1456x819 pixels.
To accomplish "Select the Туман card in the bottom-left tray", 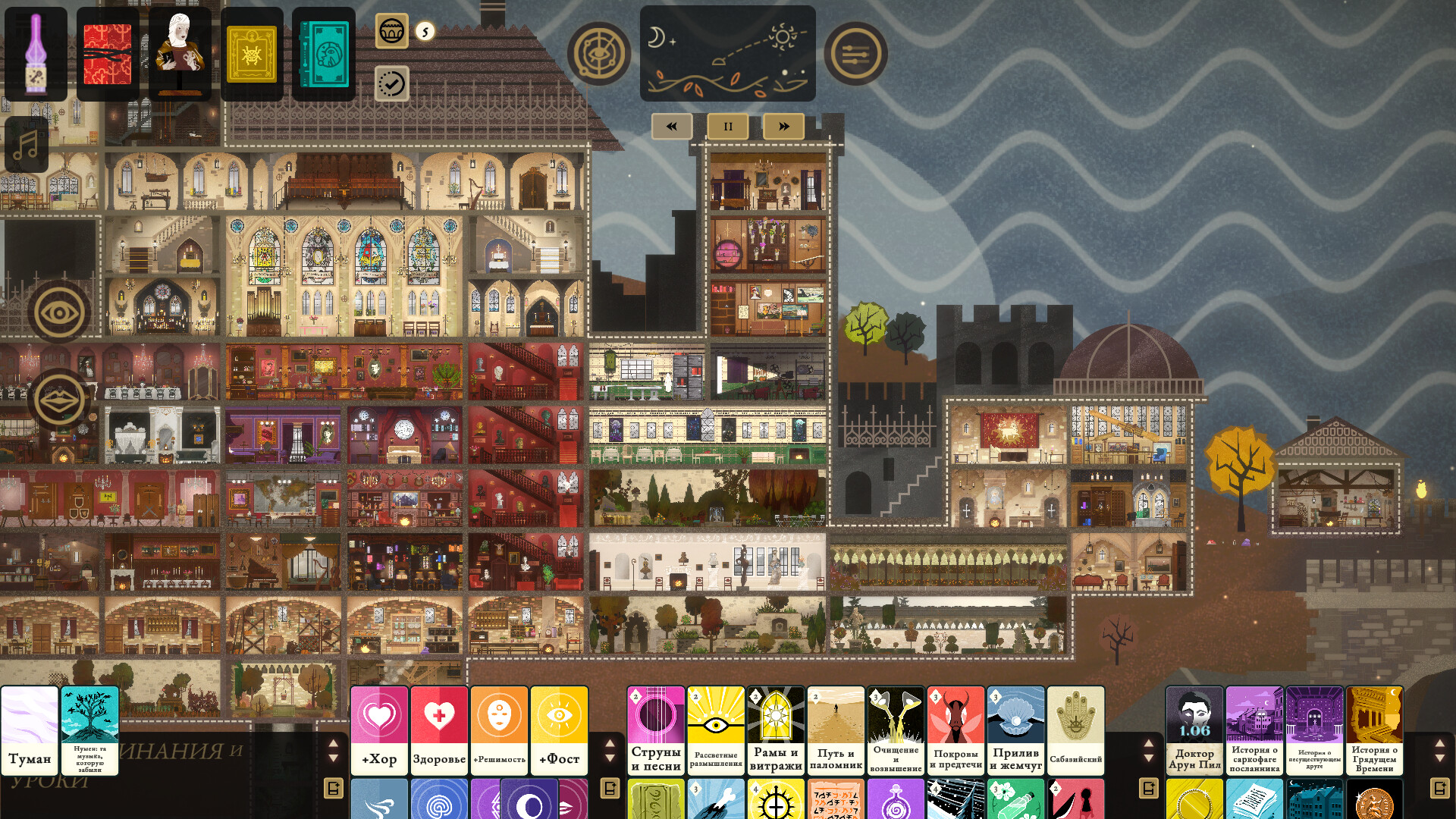I will [30, 732].
